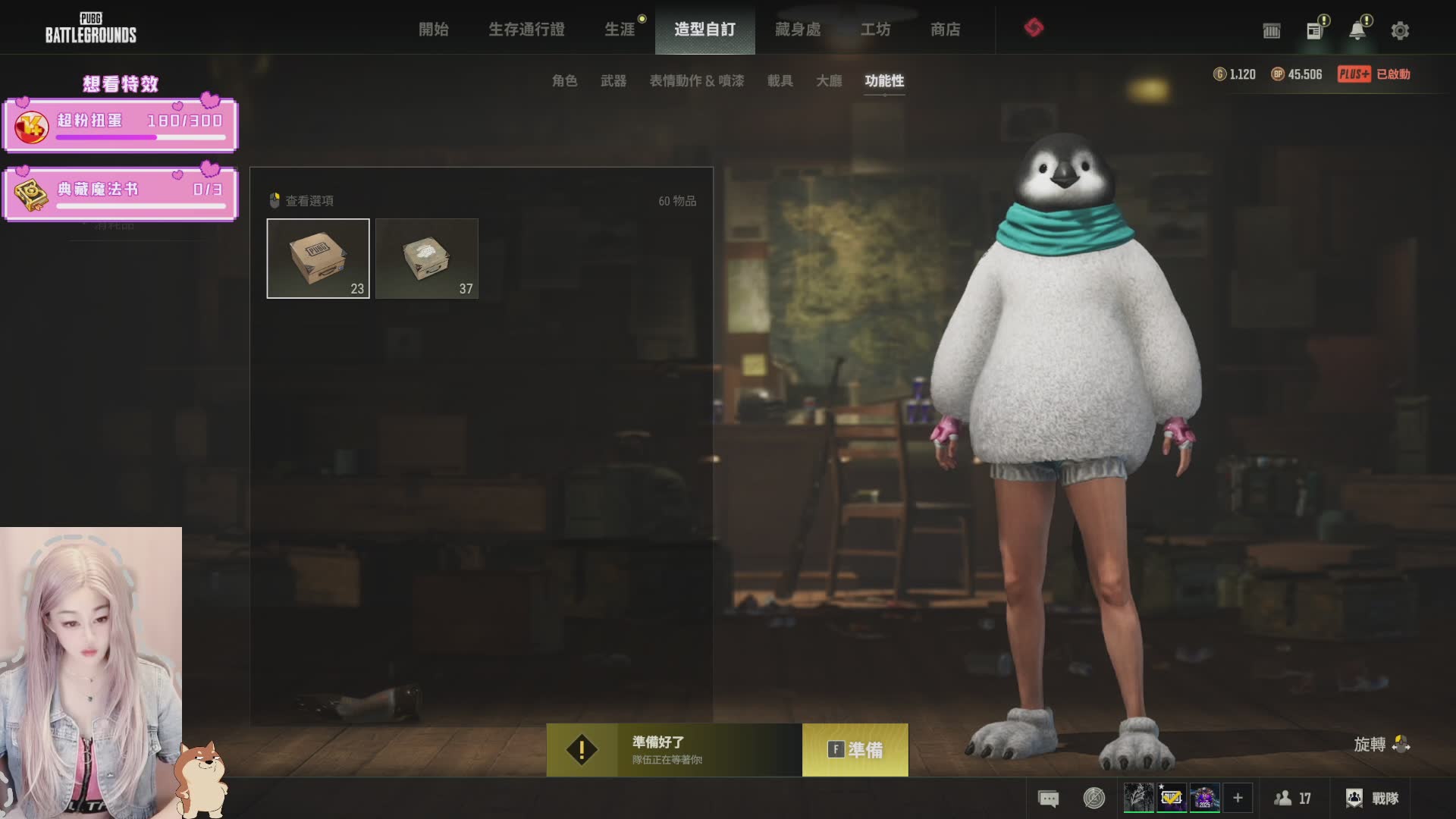This screenshot has width=1456, height=819.
Task: Go to 生存通行證 survivor pass
Action: [526, 30]
